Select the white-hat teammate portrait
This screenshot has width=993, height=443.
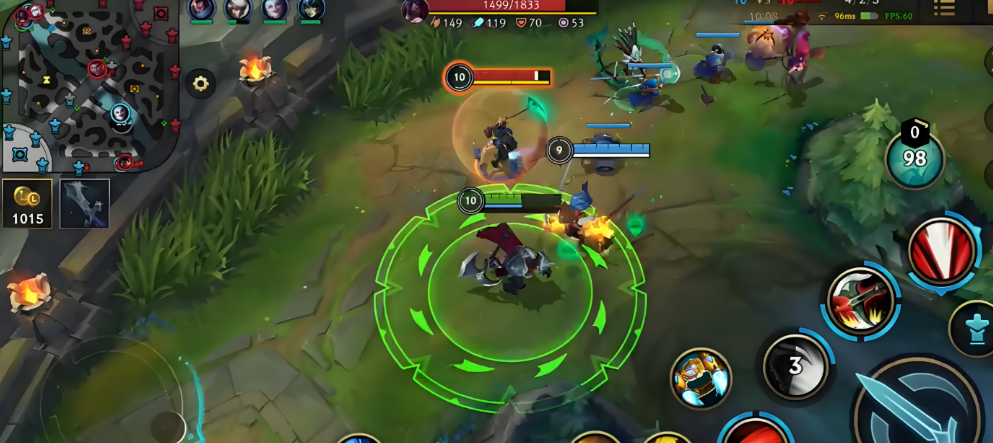pyautogui.click(x=238, y=9)
